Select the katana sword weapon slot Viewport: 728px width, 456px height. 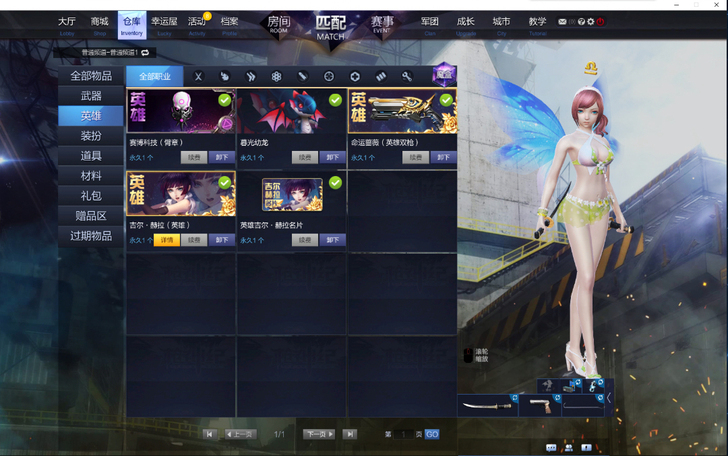488,404
